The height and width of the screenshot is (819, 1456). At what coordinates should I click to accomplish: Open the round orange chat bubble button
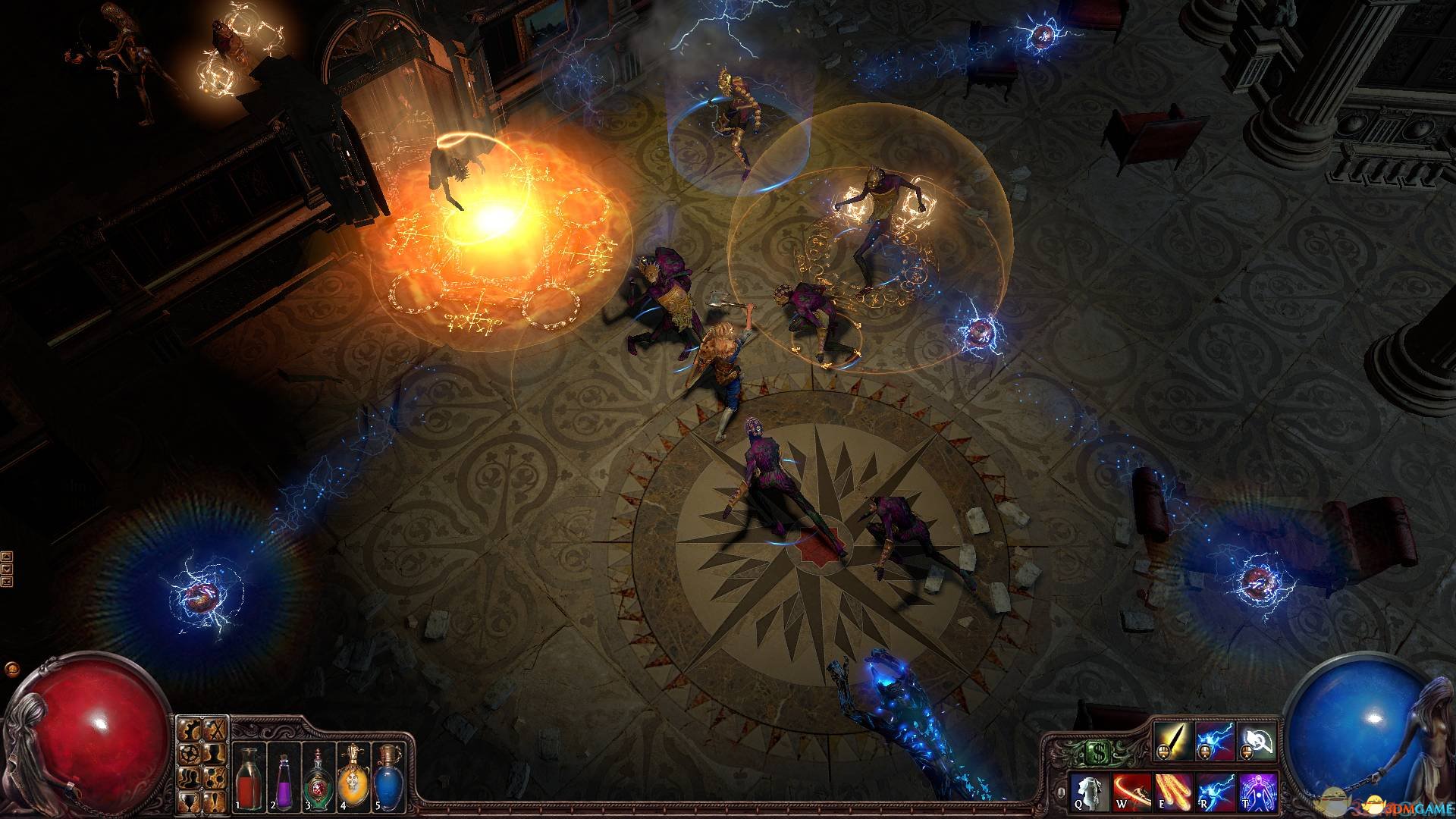pyautogui.click(x=11, y=670)
